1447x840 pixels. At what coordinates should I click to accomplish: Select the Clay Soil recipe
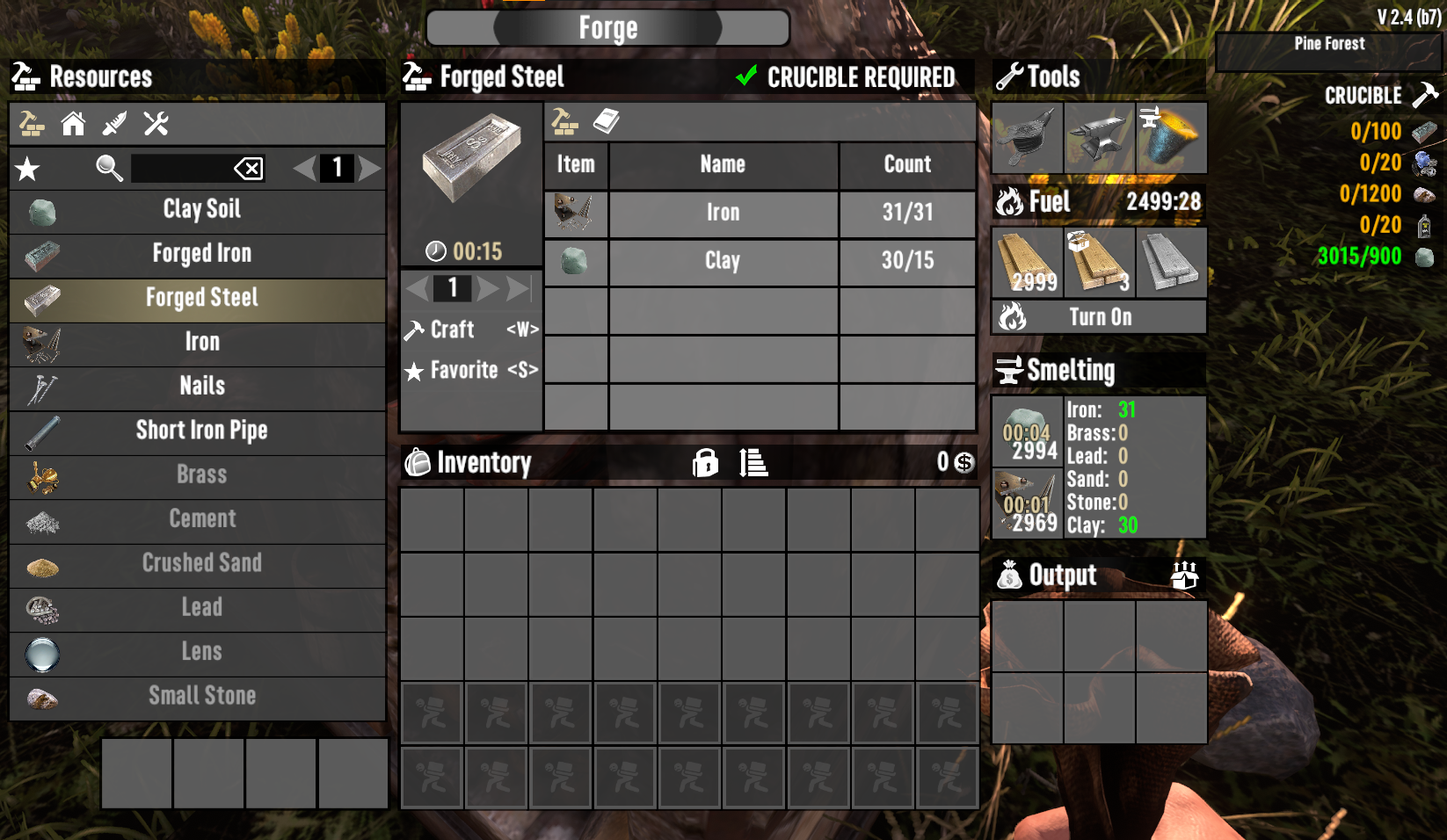point(200,210)
